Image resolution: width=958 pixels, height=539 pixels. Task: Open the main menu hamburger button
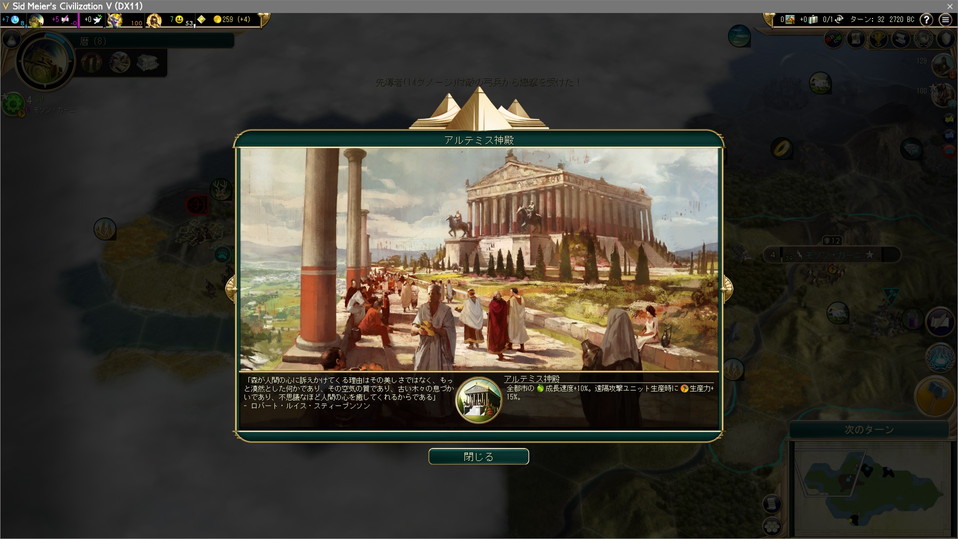pyautogui.click(x=945, y=20)
